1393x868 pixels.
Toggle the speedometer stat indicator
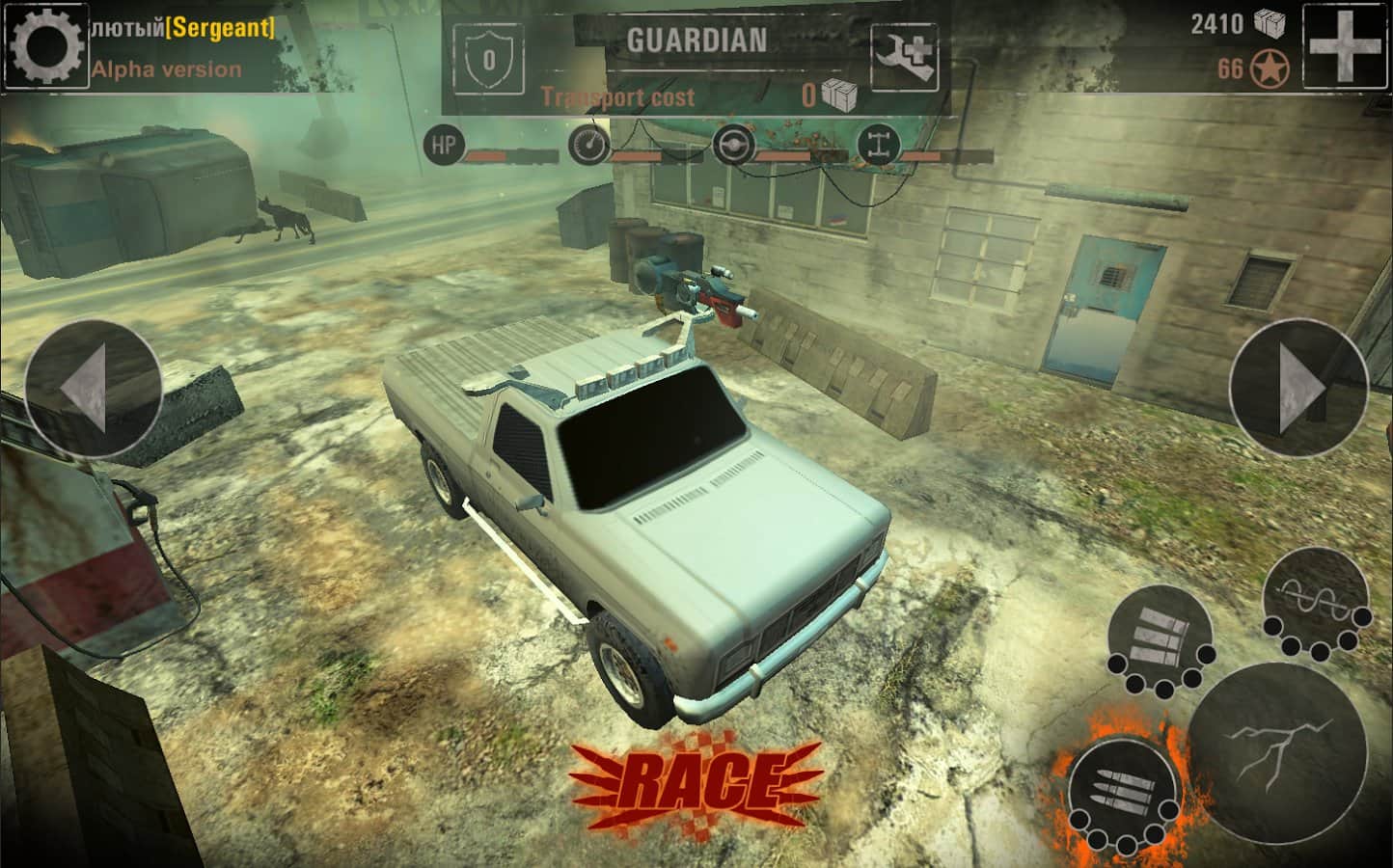pyautogui.click(x=589, y=145)
